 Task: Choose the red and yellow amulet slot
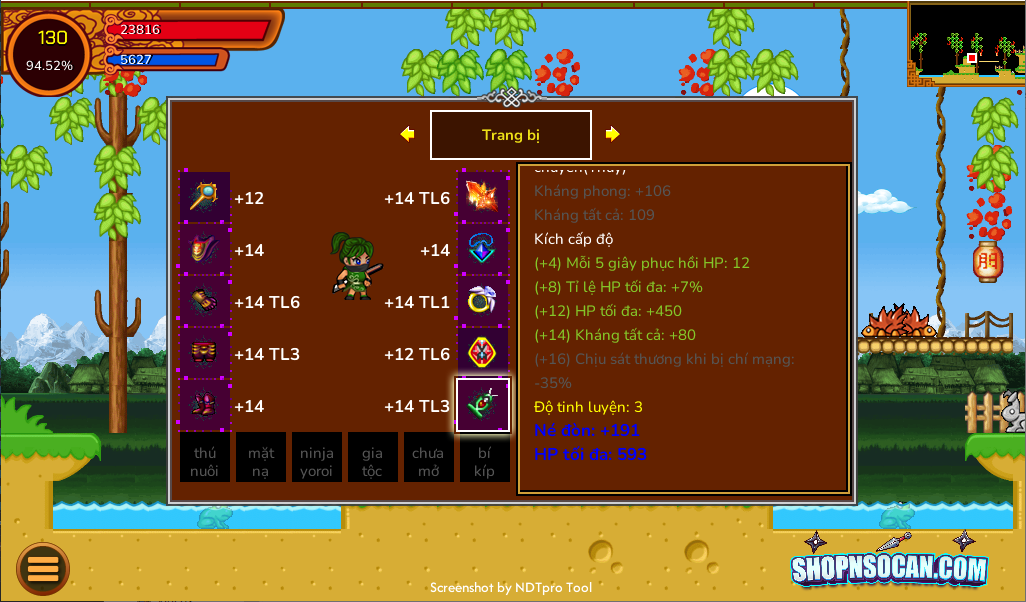point(483,353)
